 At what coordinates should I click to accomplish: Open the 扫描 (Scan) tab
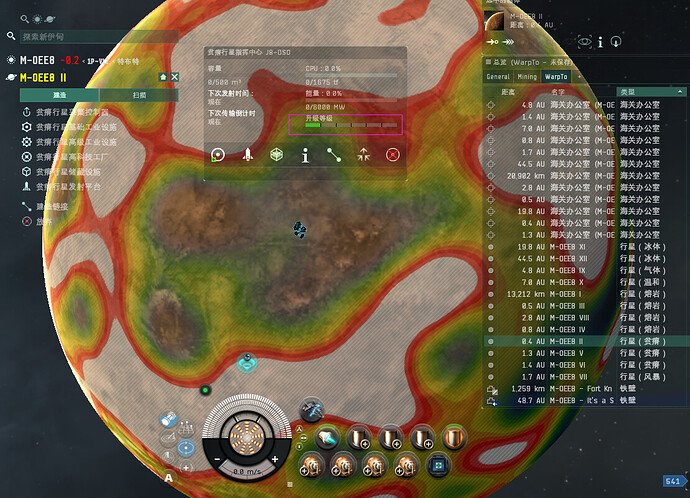(x=138, y=95)
